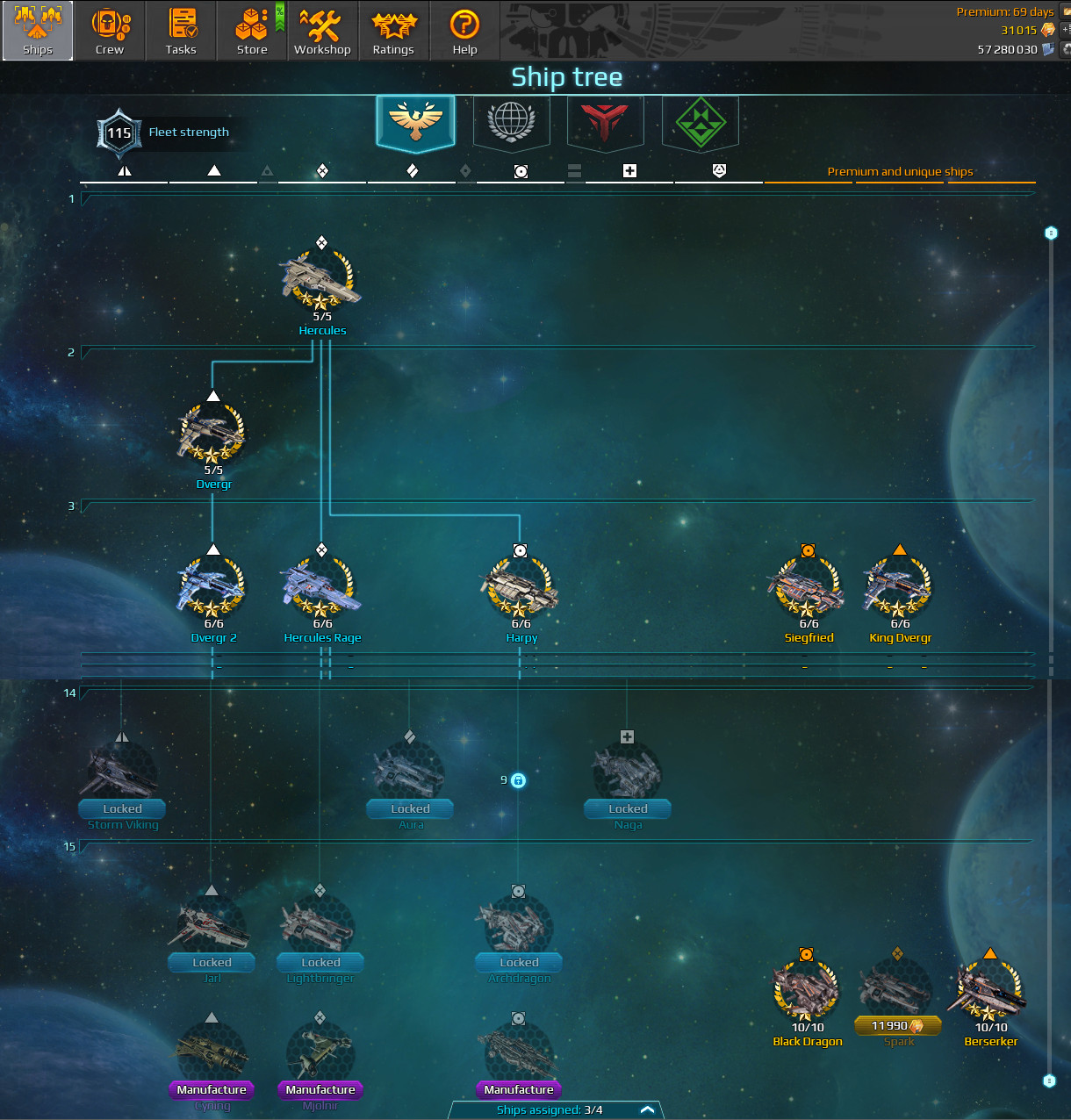Open the Crew menu
The image size is (1071, 1120).
(110, 31)
